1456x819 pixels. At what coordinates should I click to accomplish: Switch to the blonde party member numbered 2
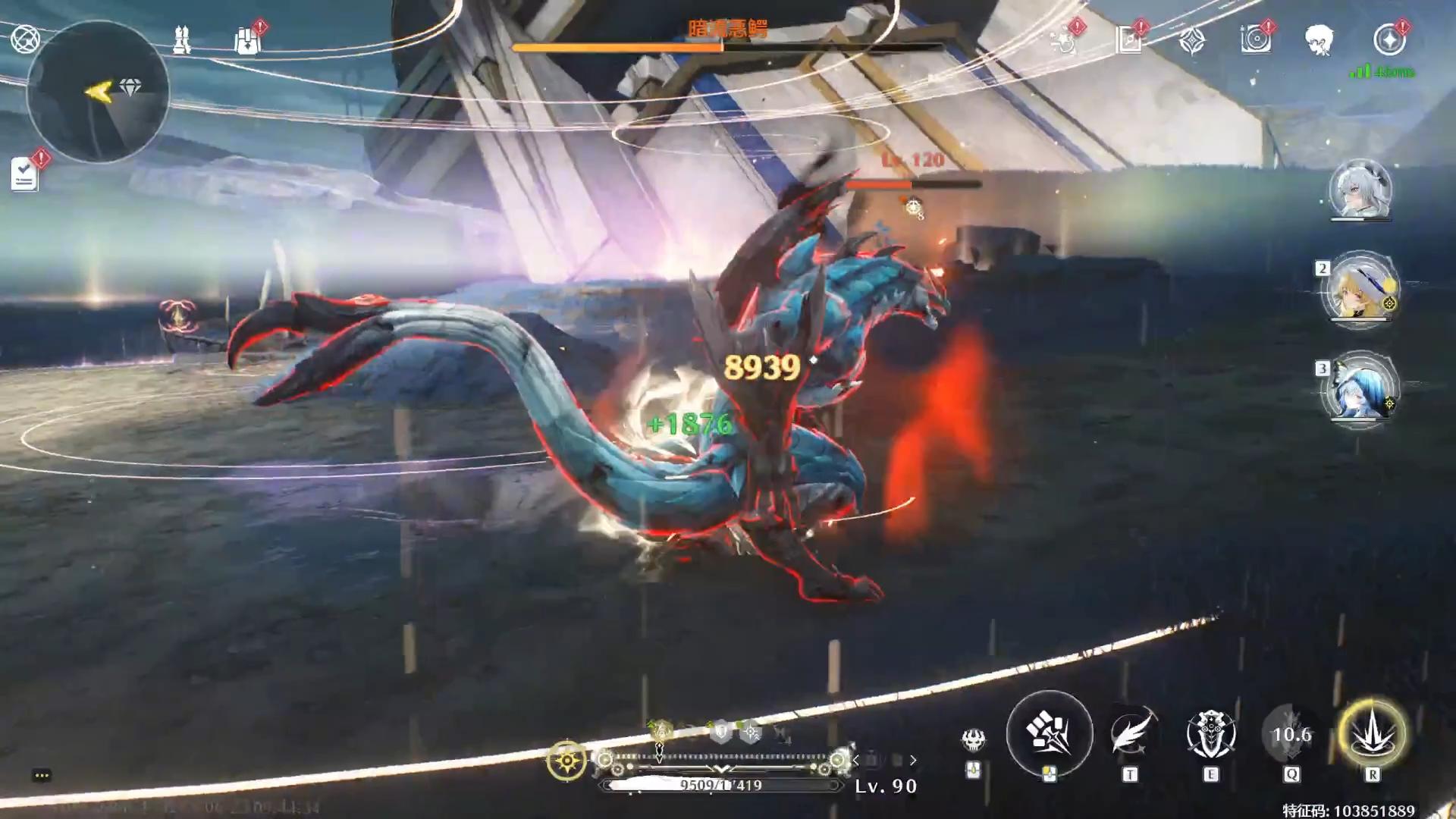[1360, 290]
